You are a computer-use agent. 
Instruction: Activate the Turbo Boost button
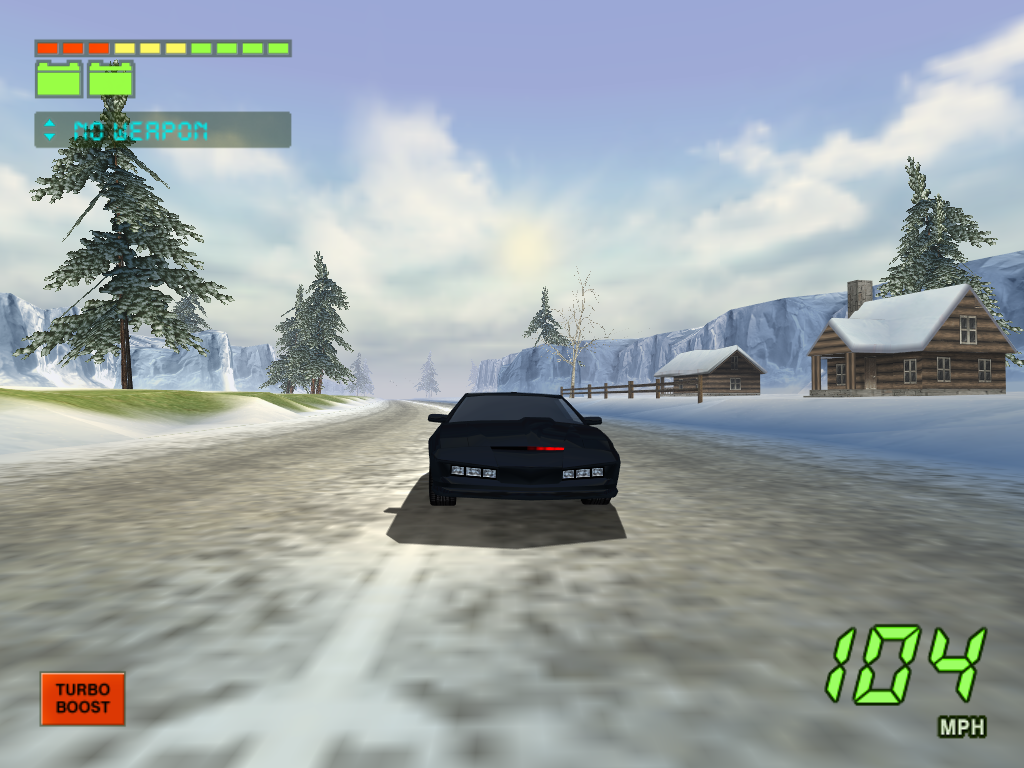coord(82,698)
